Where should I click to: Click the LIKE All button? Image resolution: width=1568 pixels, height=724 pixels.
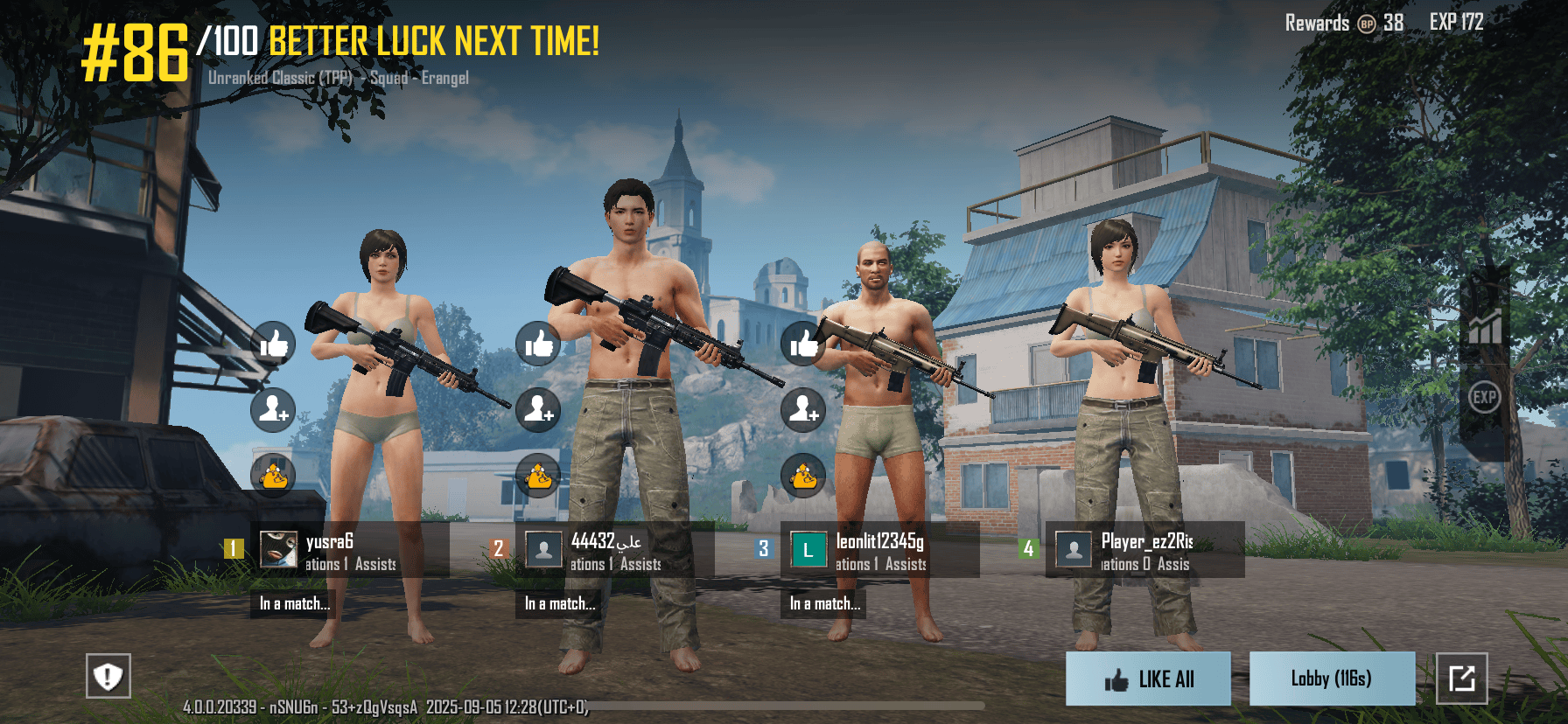click(x=1148, y=679)
